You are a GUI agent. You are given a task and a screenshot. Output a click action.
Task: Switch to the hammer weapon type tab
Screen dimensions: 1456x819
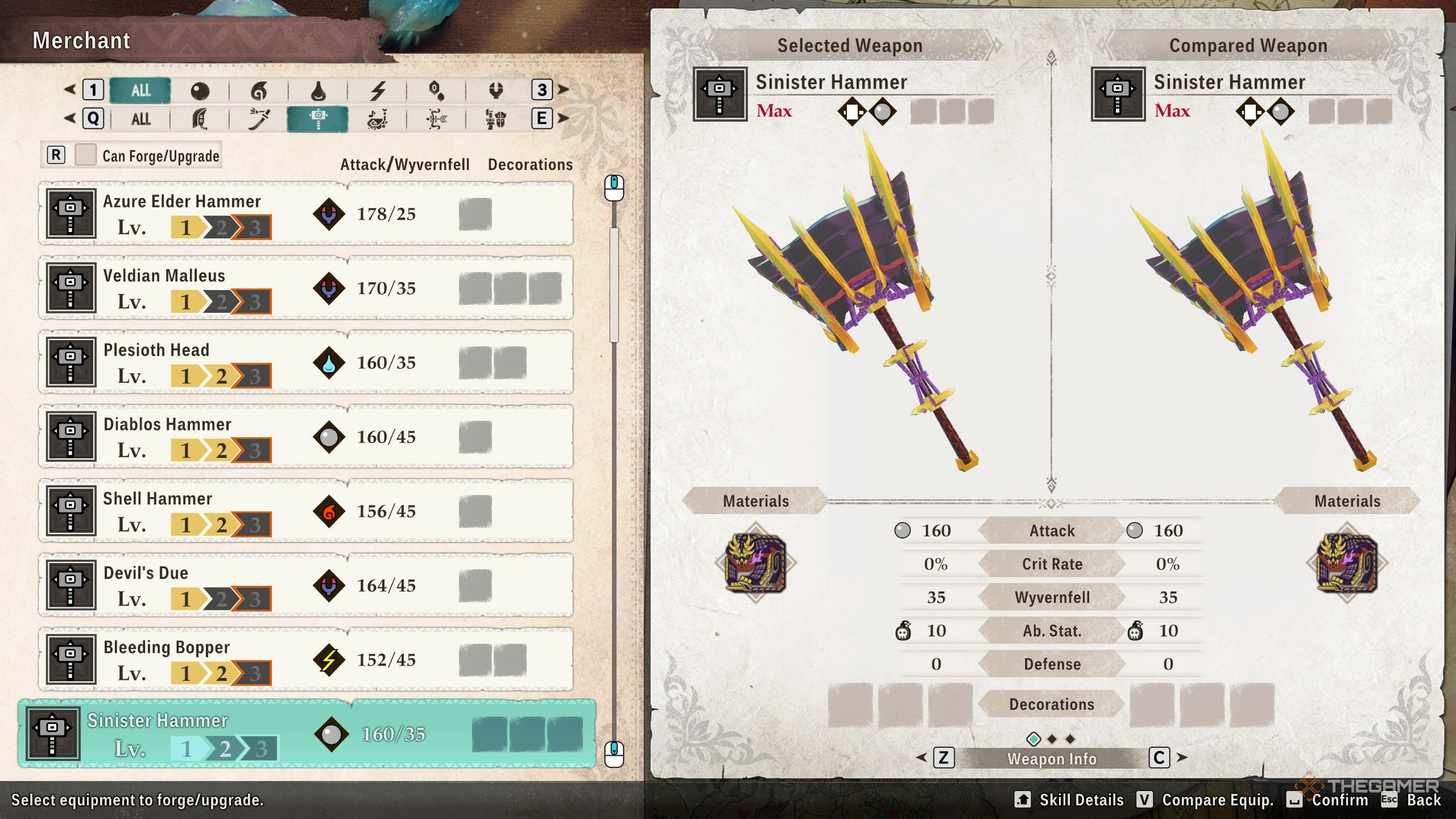pos(317,119)
